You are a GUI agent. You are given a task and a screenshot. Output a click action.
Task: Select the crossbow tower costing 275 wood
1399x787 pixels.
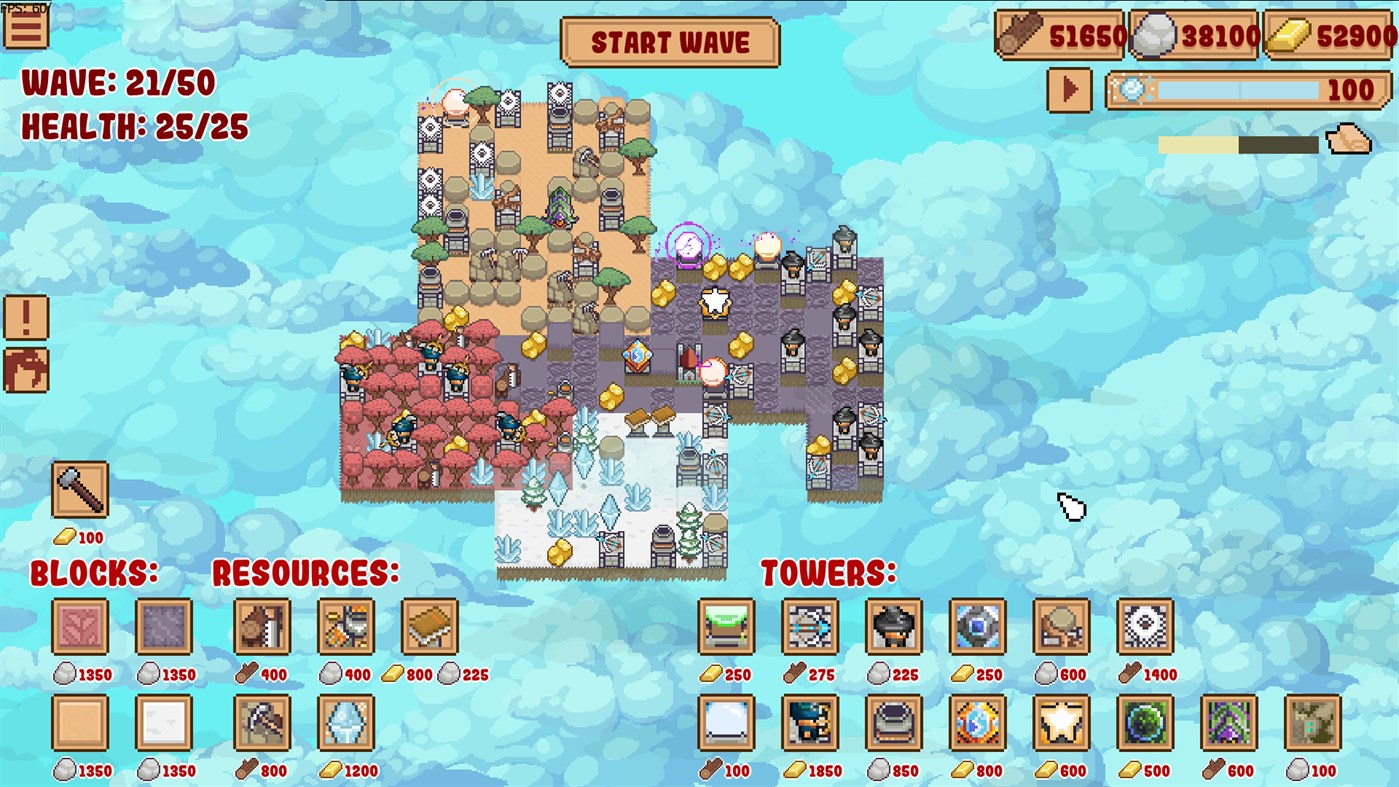pyautogui.click(x=809, y=628)
